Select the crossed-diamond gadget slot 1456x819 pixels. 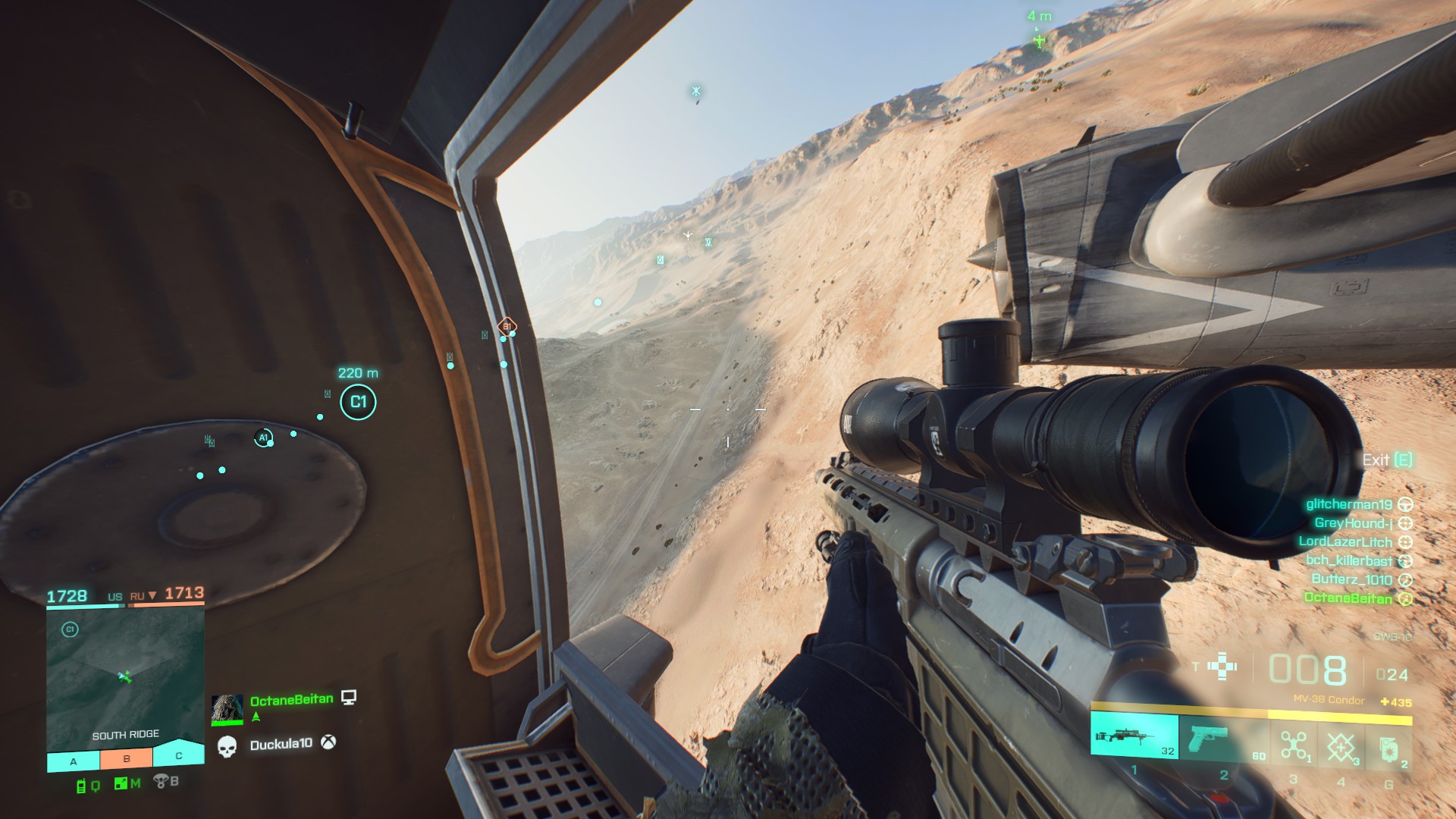point(1341,746)
